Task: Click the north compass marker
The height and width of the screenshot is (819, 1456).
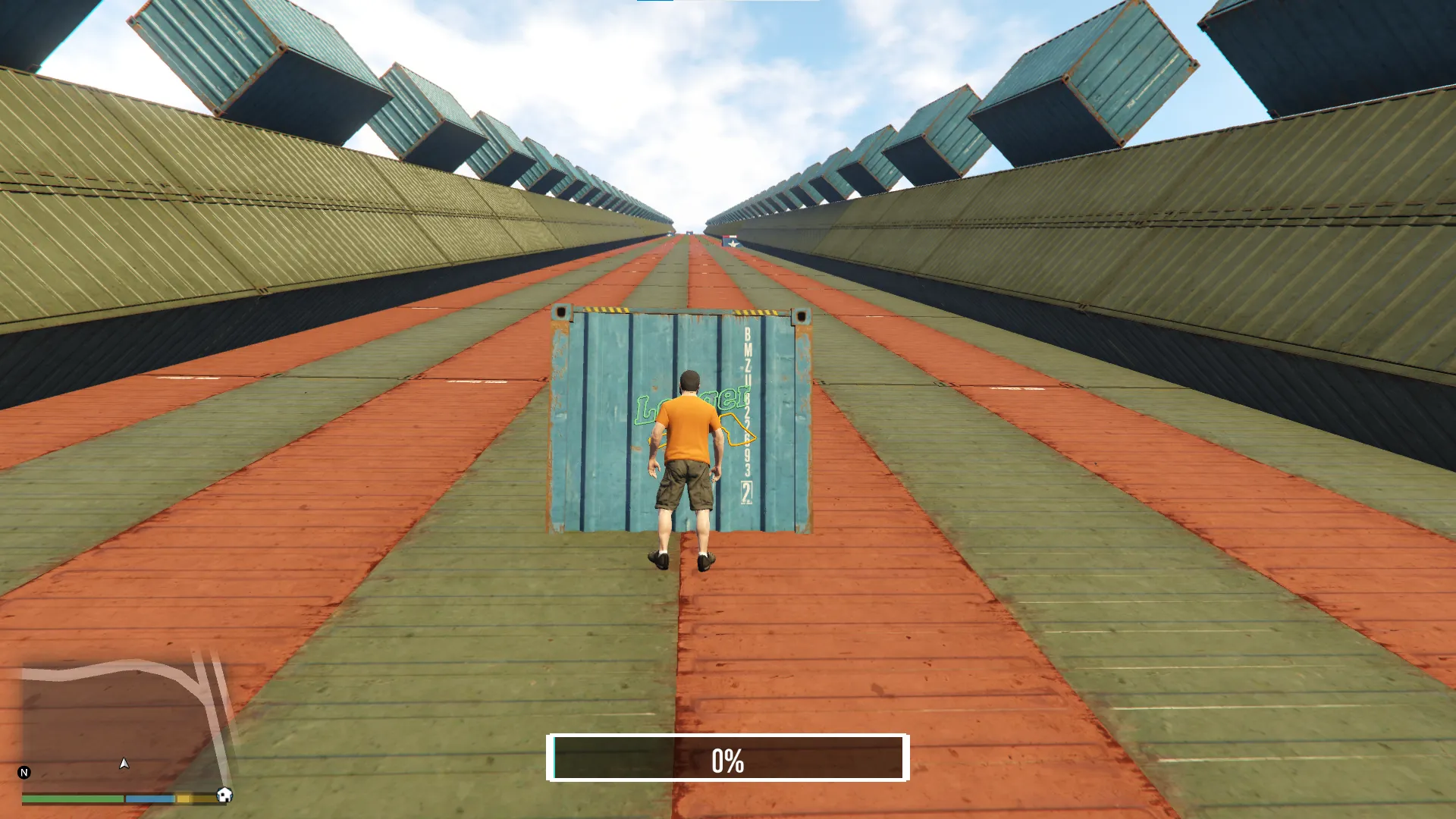Action: pyautogui.click(x=24, y=772)
